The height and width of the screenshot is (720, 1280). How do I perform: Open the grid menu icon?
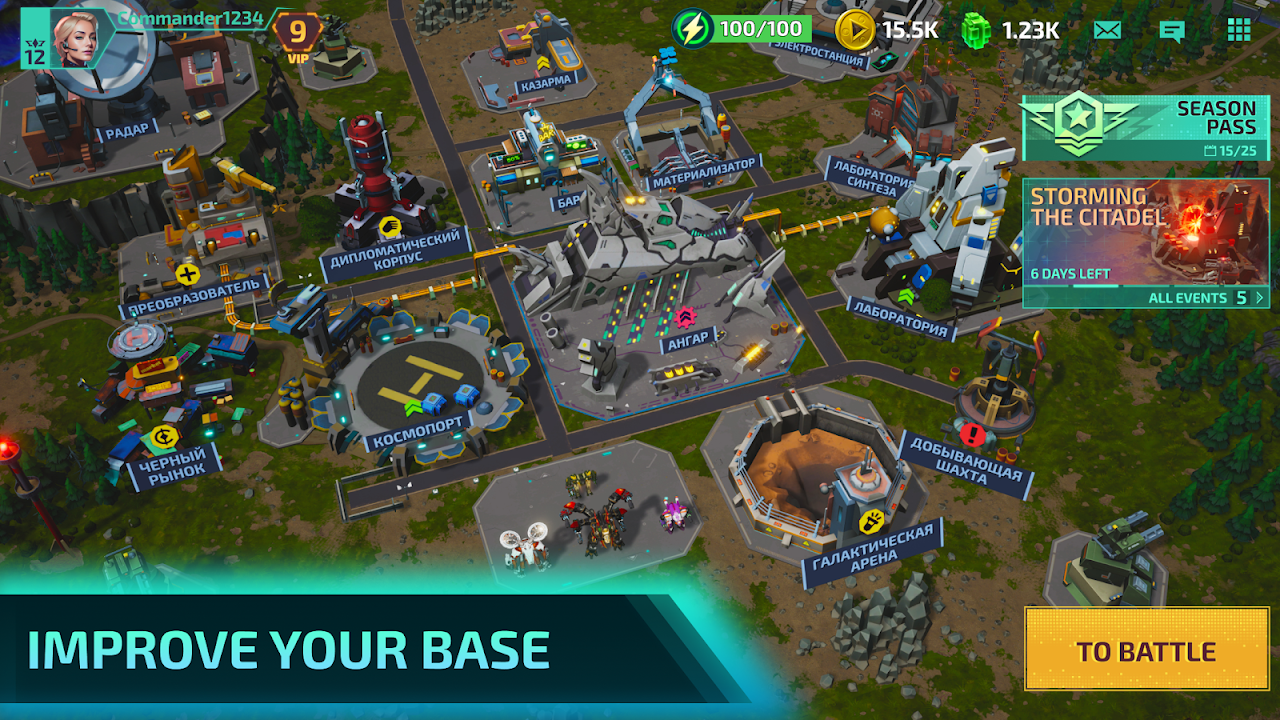pos(1239,29)
